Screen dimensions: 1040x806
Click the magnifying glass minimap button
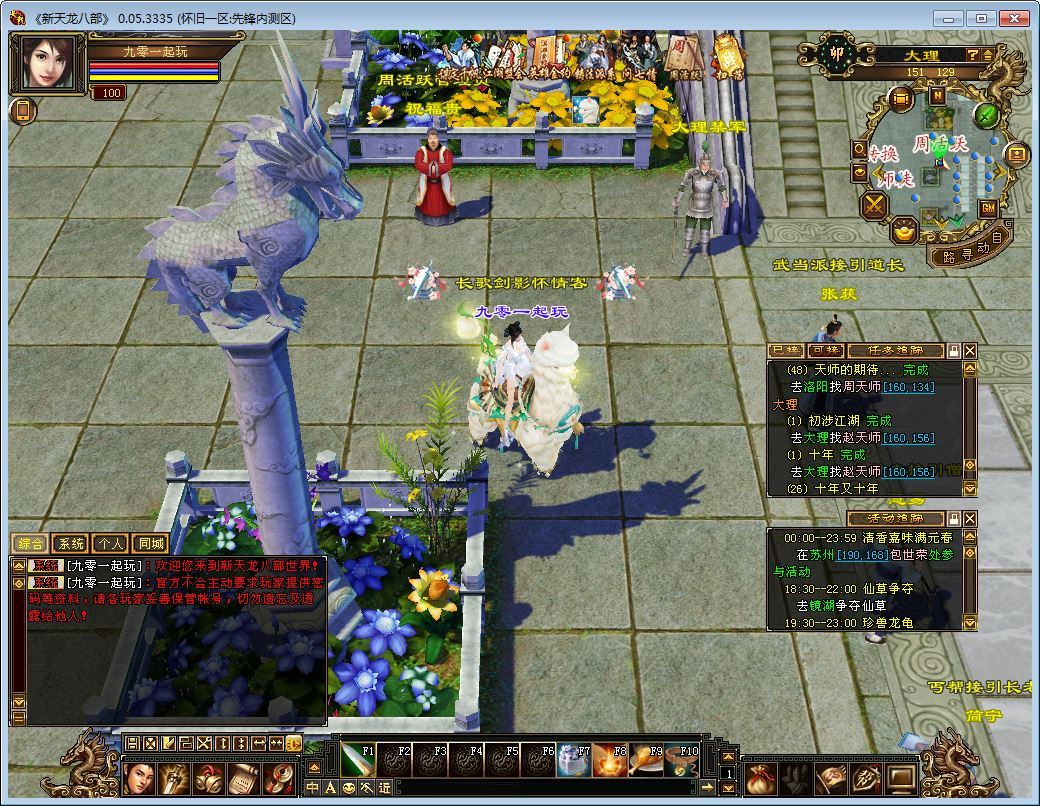tap(859, 149)
